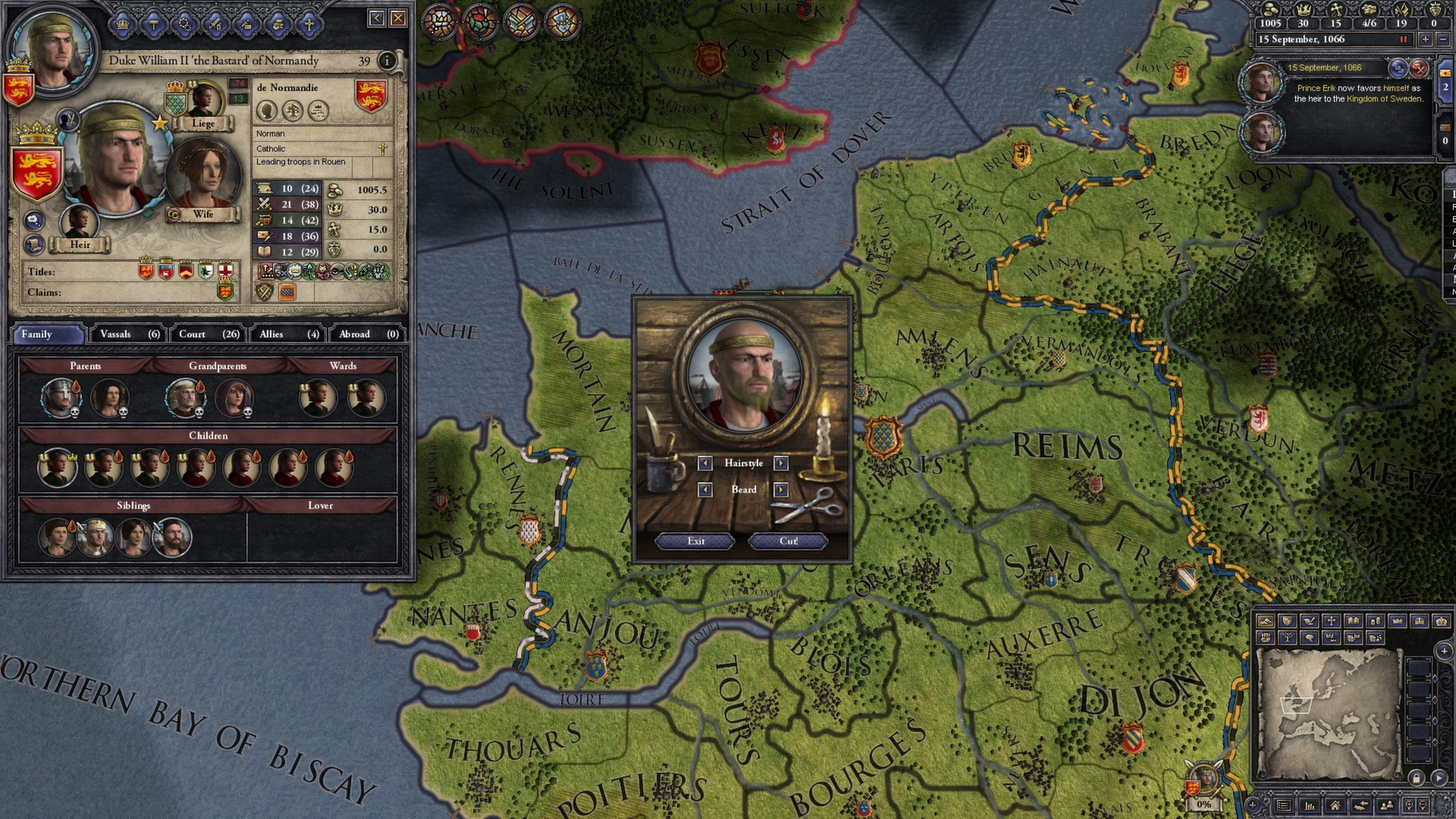The image size is (1456, 819).
Task: Click the right arrow to change Hairstyle
Action: [x=781, y=463]
